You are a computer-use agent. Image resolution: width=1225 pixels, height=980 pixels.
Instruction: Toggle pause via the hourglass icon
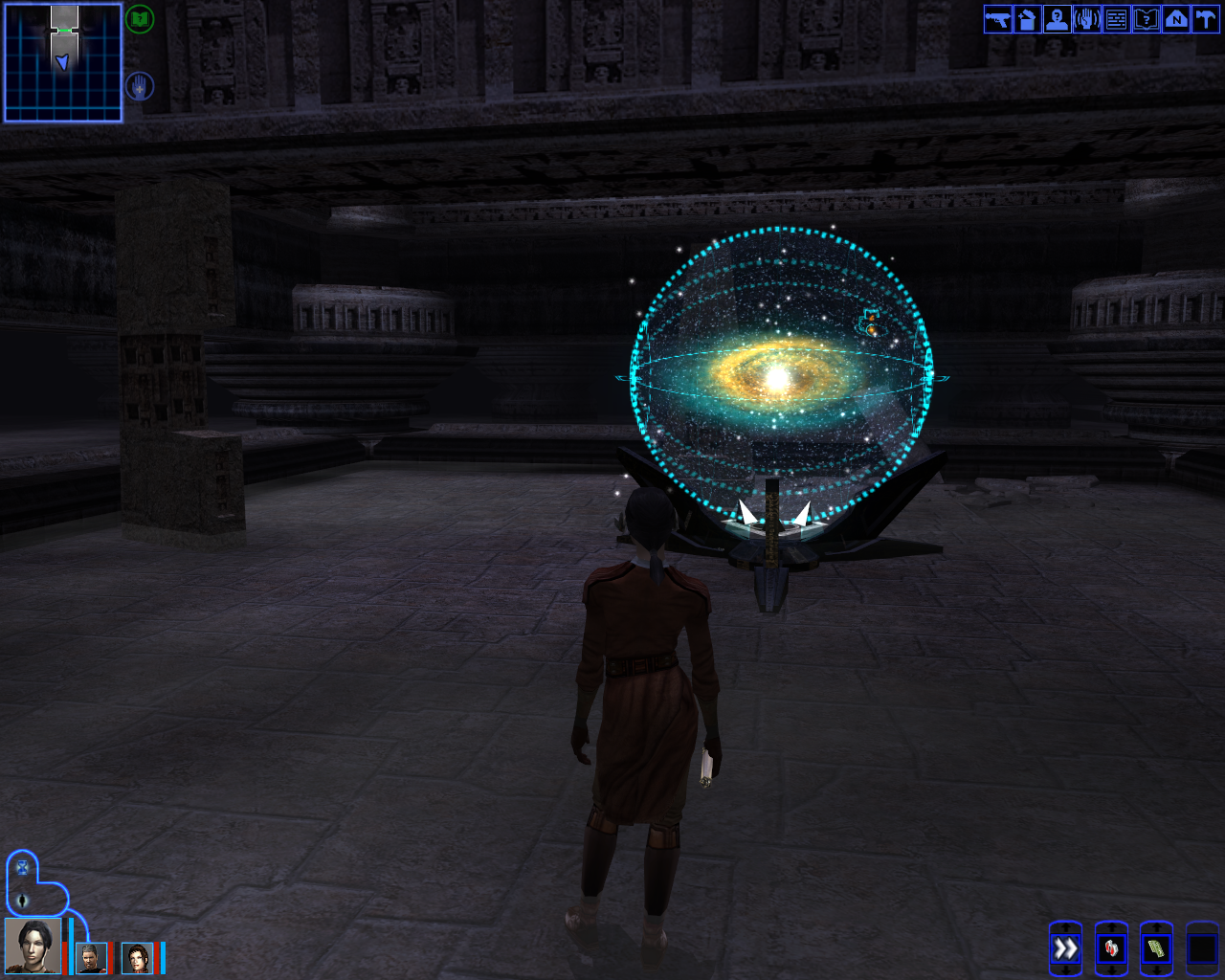pos(22,867)
